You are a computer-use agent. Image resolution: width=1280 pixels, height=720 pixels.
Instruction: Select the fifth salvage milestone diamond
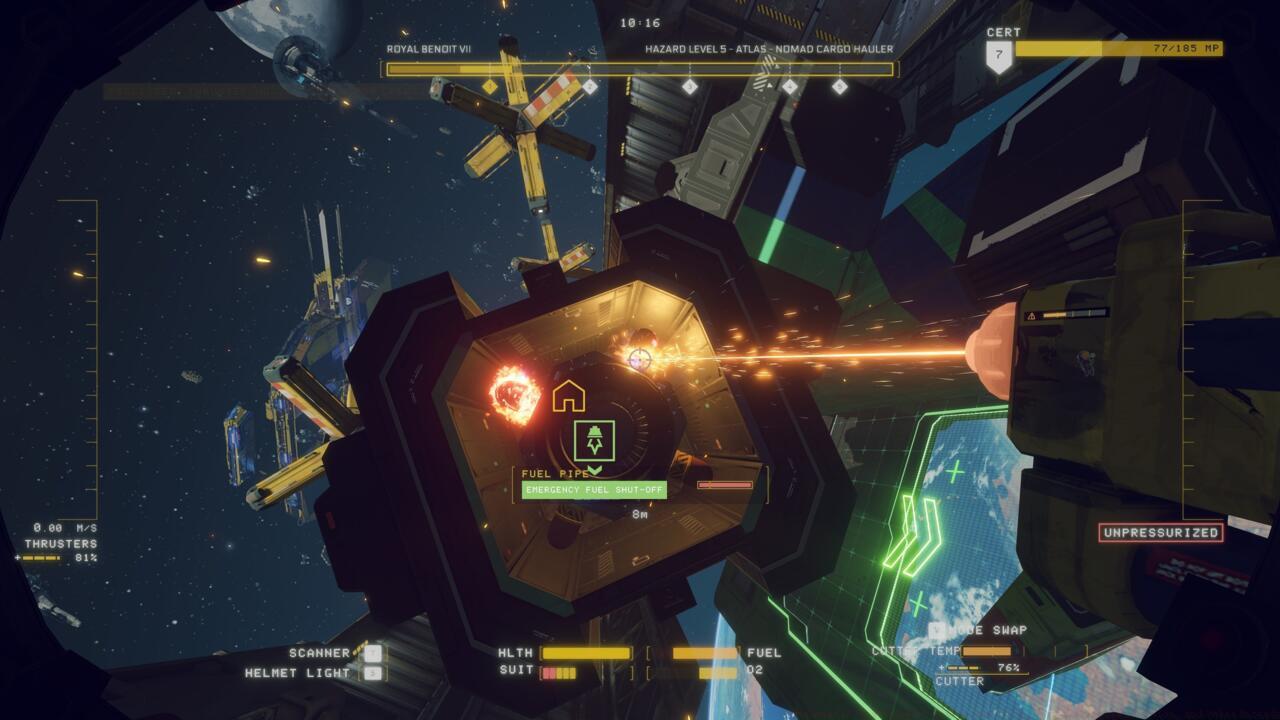click(839, 87)
